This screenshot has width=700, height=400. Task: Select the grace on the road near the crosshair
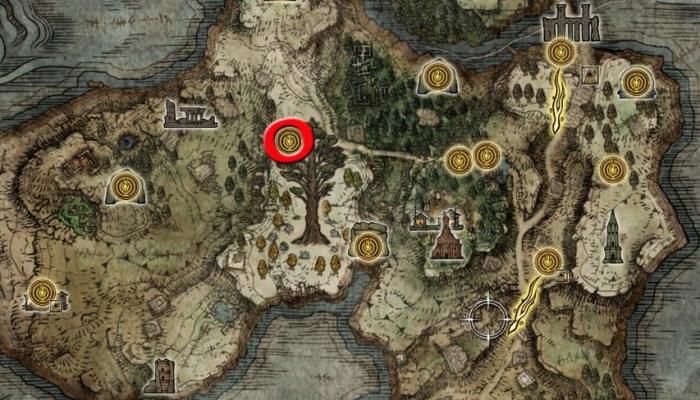(547, 262)
